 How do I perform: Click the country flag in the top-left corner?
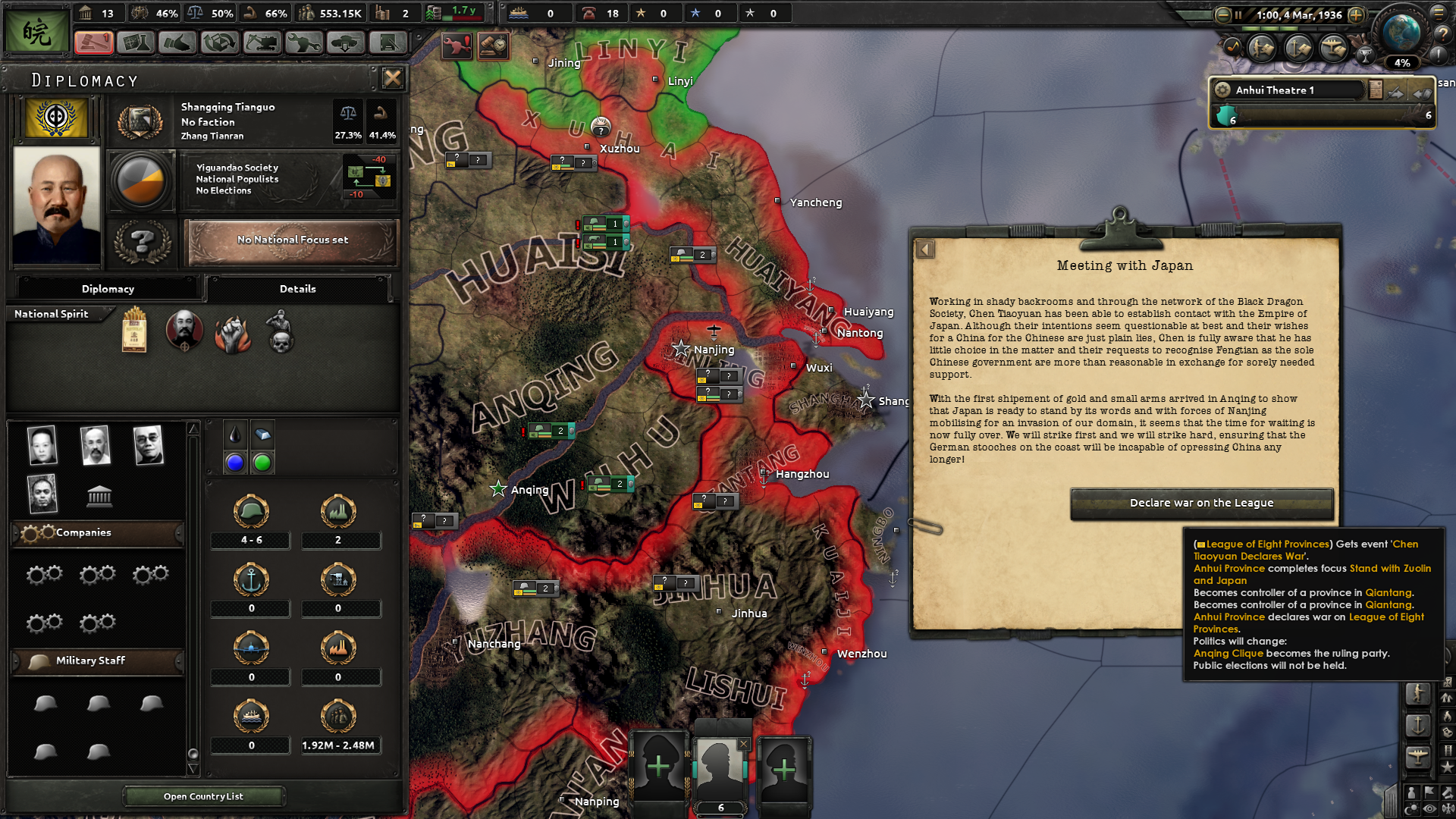pyautogui.click(x=36, y=32)
